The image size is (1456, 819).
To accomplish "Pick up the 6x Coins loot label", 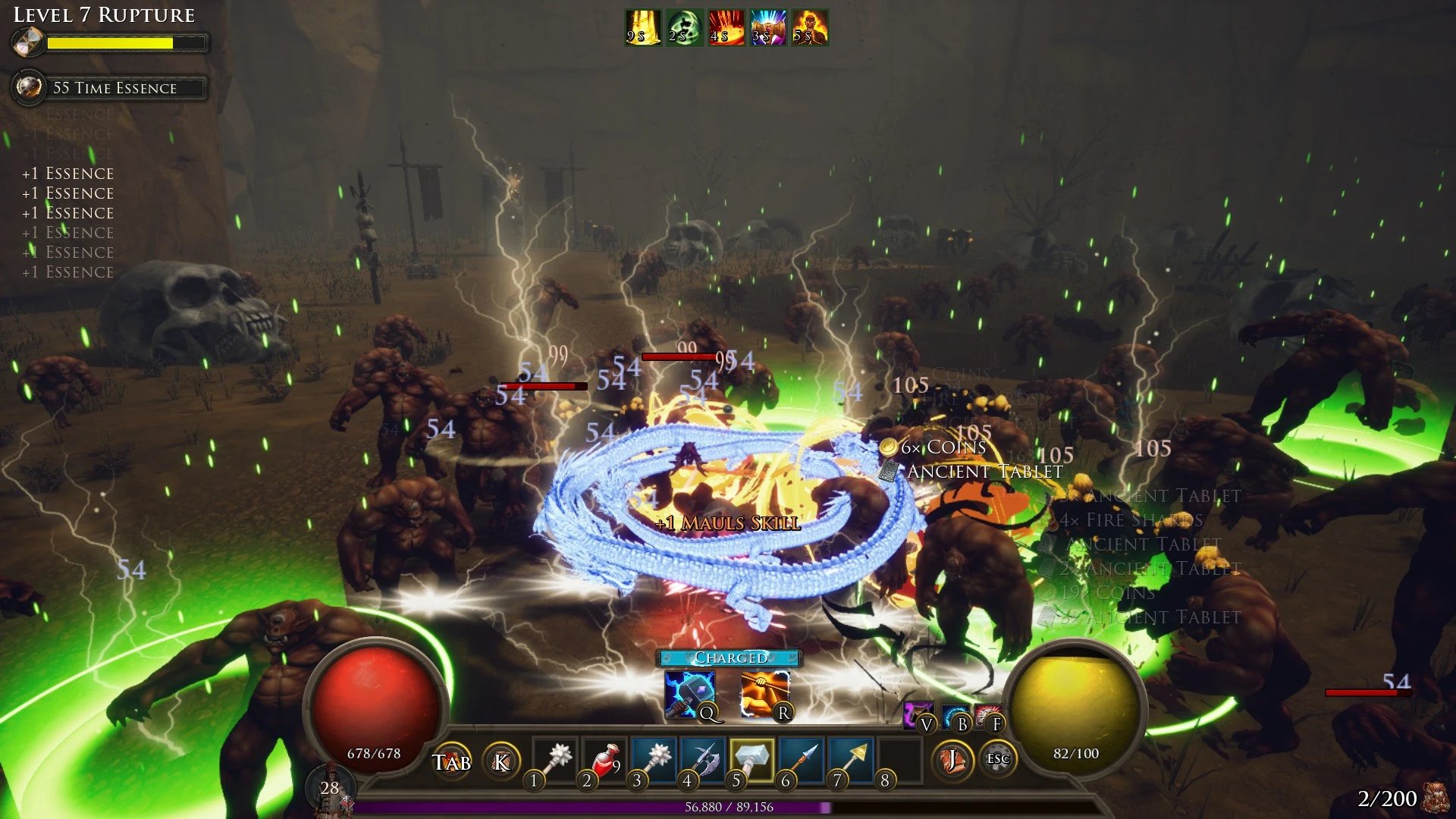I will [x=943, y=447].
